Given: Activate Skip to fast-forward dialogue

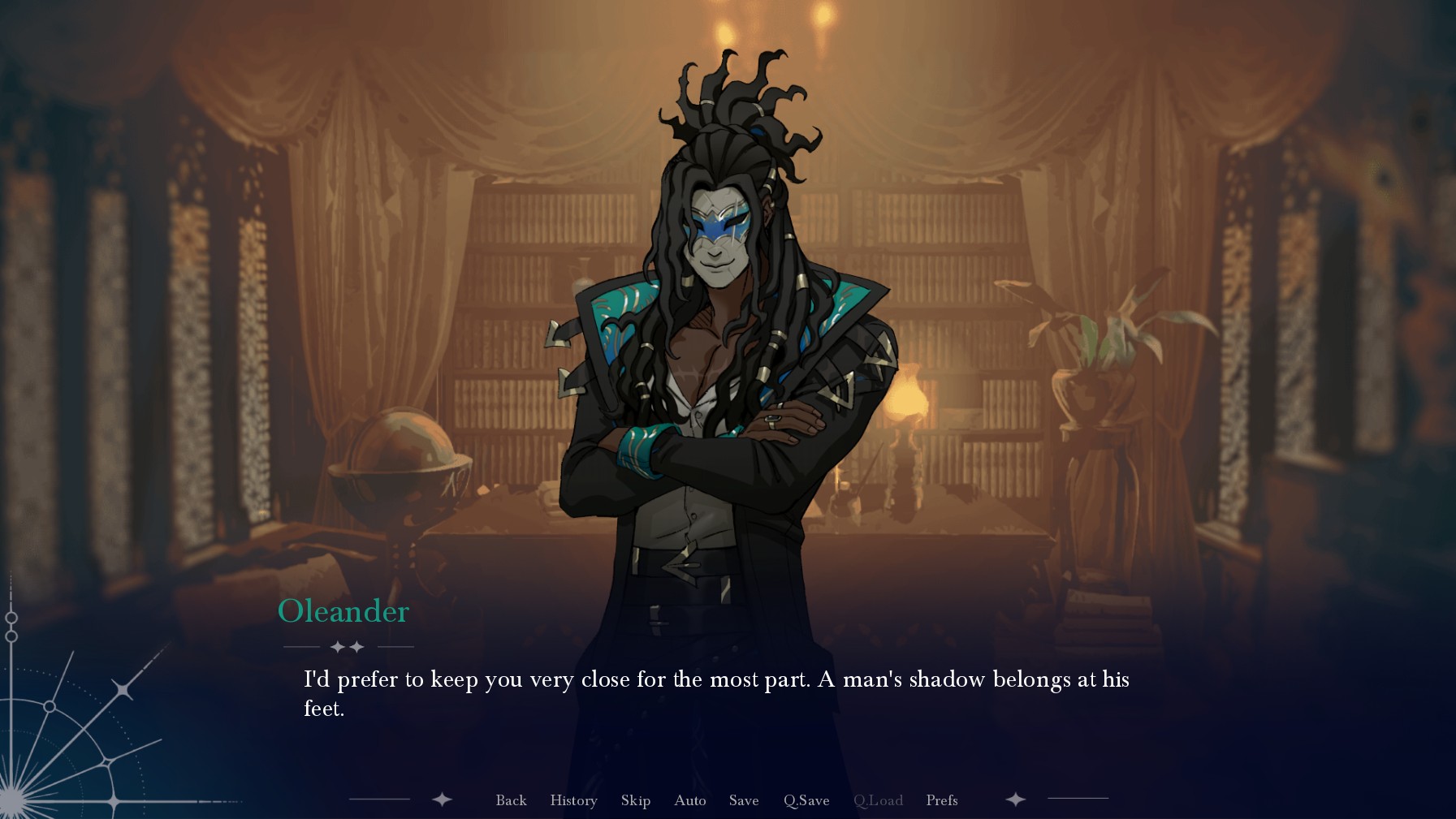Looking at the screenshot, I should tap(635, 800).
